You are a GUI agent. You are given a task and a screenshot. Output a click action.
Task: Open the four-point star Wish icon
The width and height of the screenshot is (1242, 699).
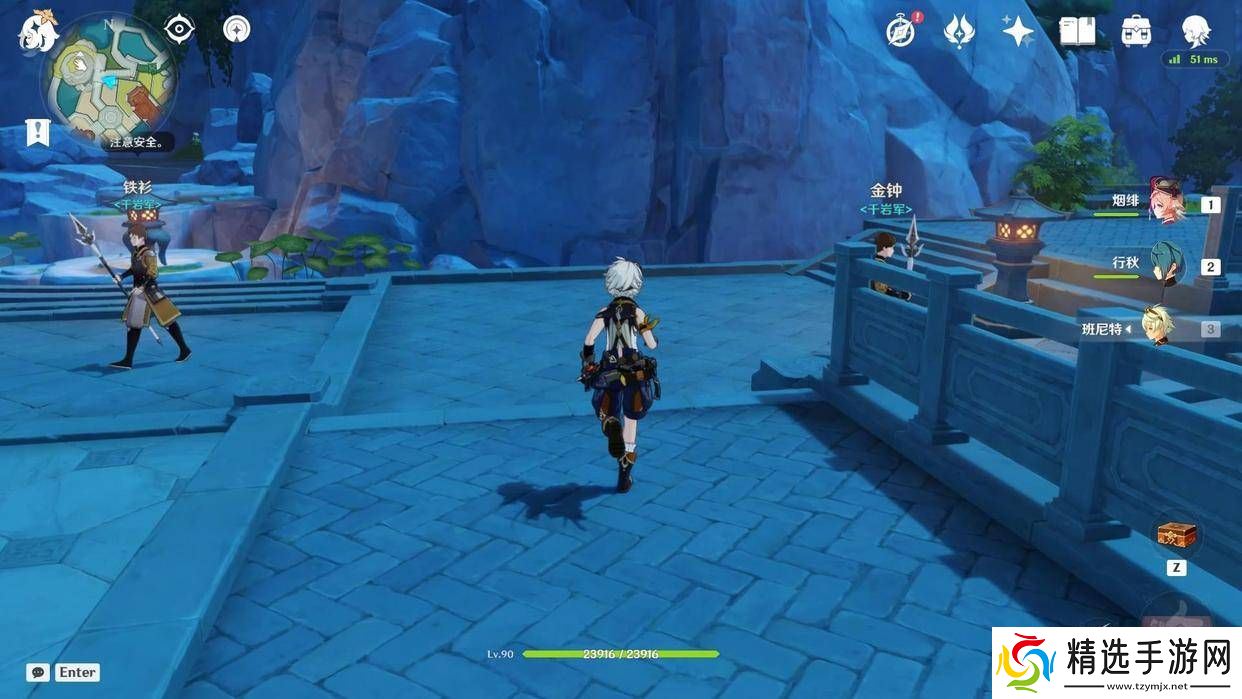pyautogui.click(x=1018, y=31)
